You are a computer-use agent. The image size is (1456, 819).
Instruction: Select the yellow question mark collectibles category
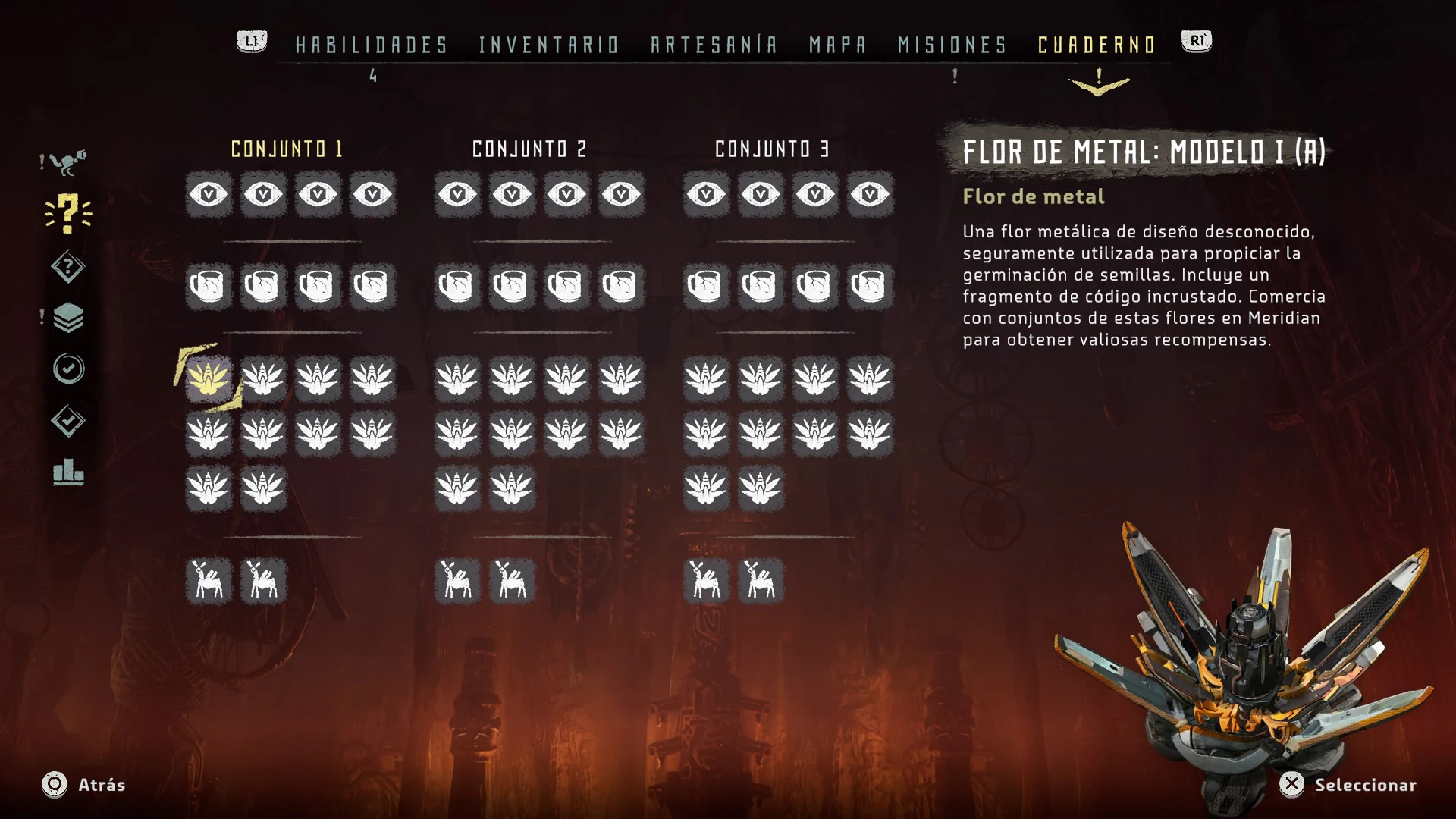(x=68, y=213)
